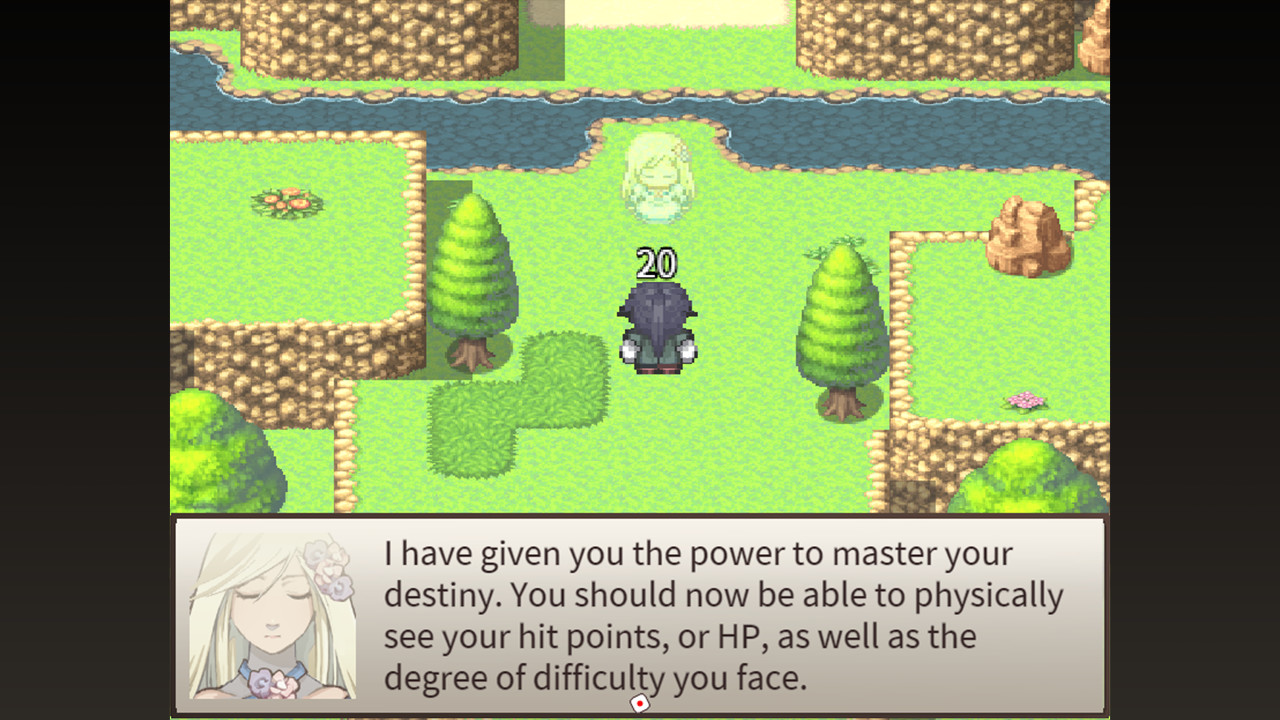This screenshot has height=720, width=1280.
Task: Click the HP number above the hero
Action: click(x=657, y=263)
